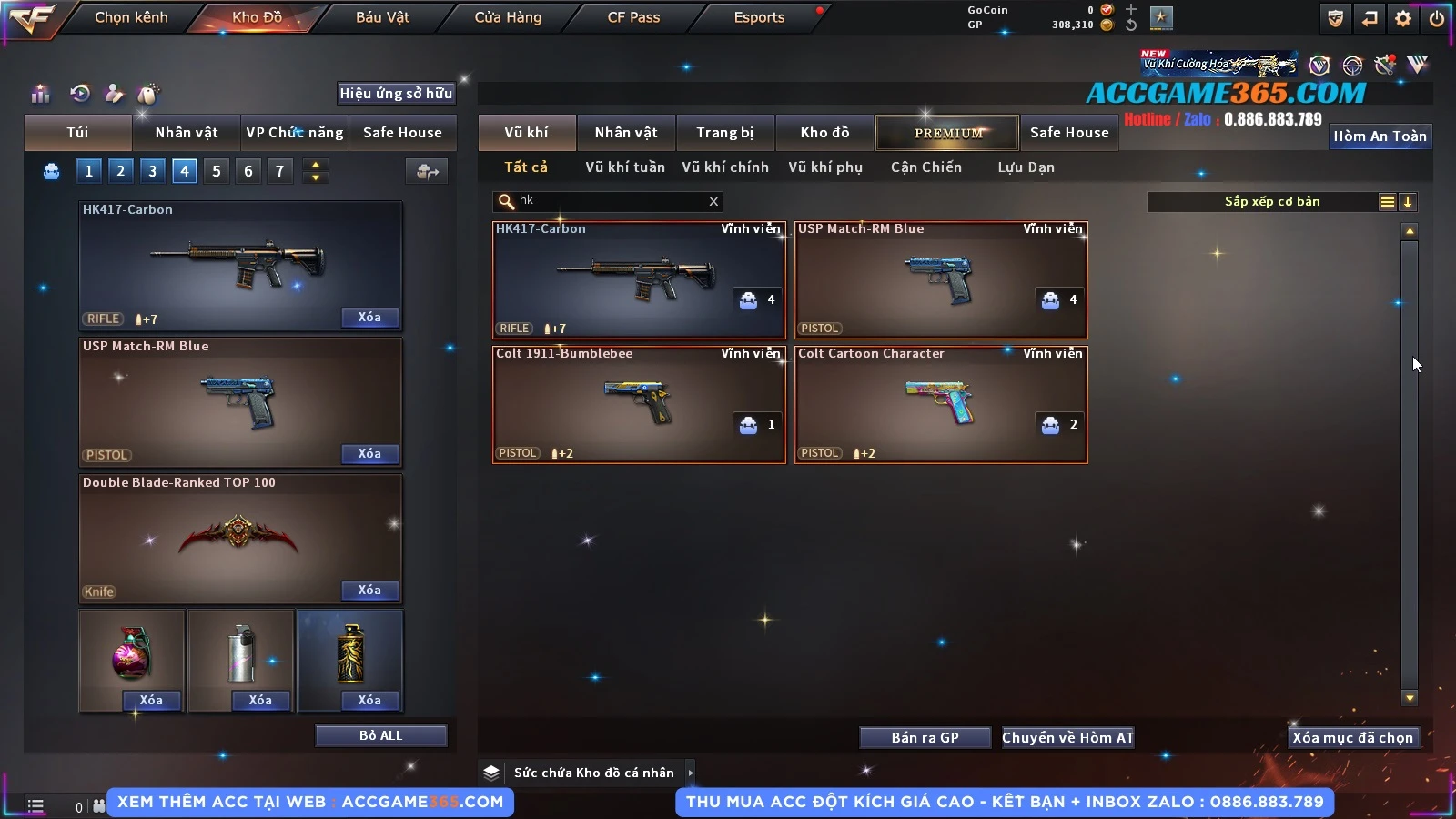
Task: Choose the Colt Cartoon Character pistol
Action: [x=941, y=404]
